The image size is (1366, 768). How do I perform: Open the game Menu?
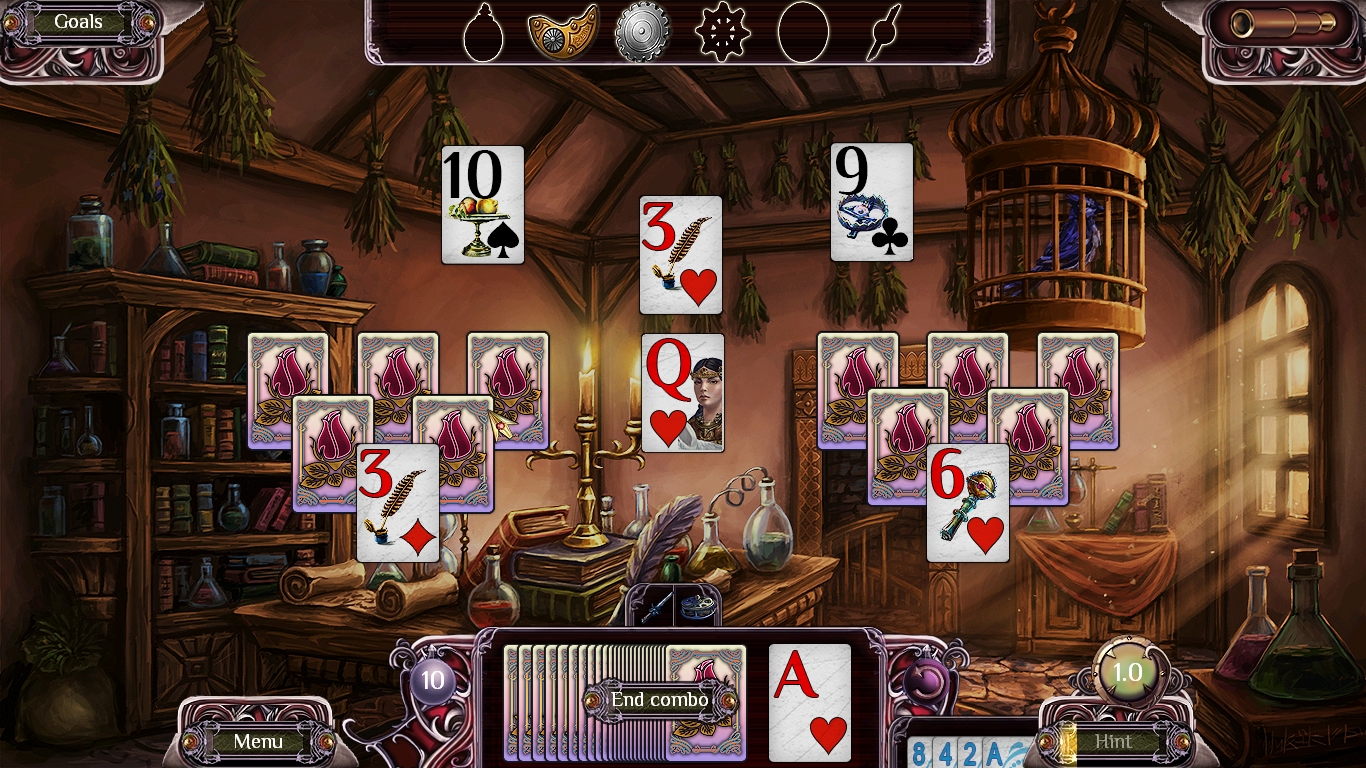click(x=258, y=742)
